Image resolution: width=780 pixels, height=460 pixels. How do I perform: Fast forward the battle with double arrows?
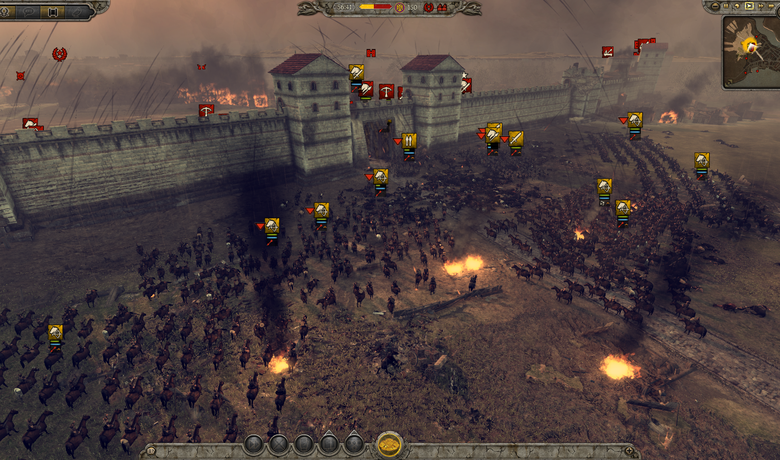pyautogui.click(x=762, y=6)
